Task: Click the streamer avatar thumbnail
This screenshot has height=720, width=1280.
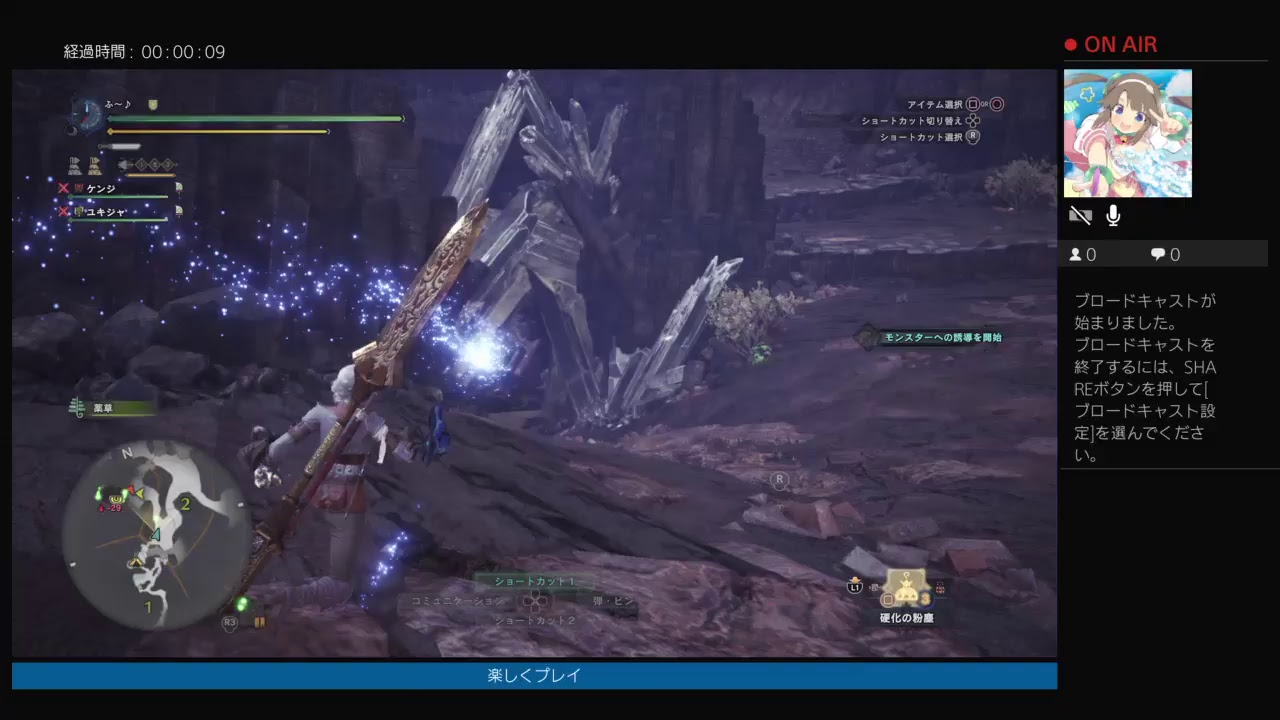Action: [x=1130, y=133]
